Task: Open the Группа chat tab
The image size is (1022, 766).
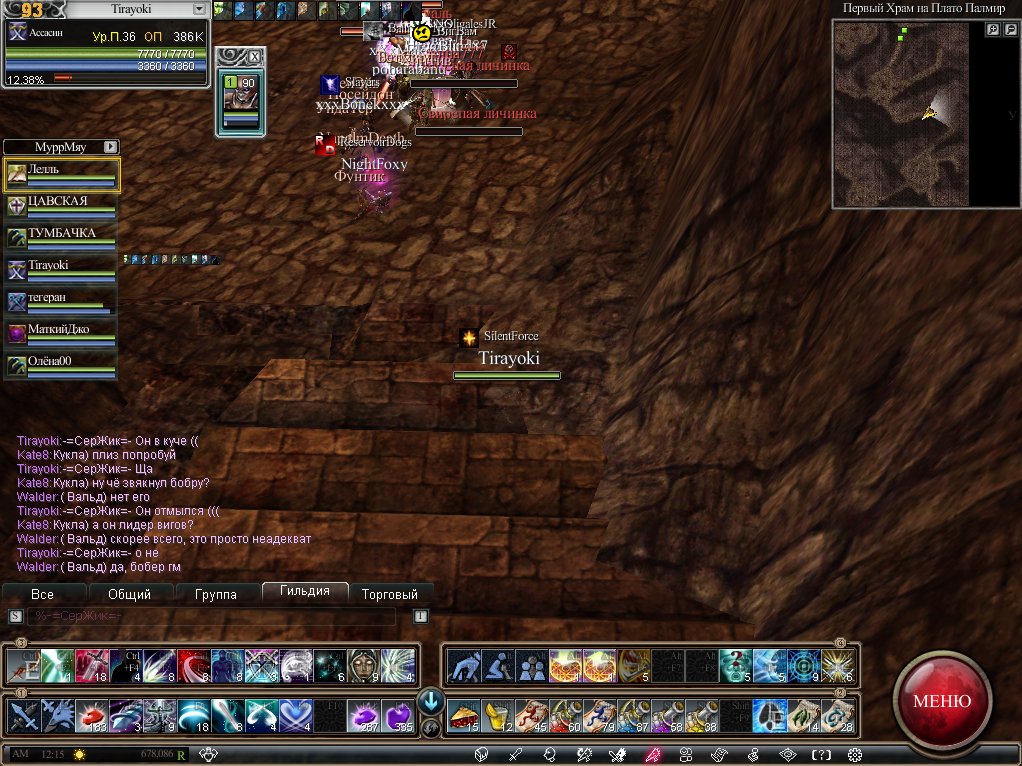Action: [216, 594]
